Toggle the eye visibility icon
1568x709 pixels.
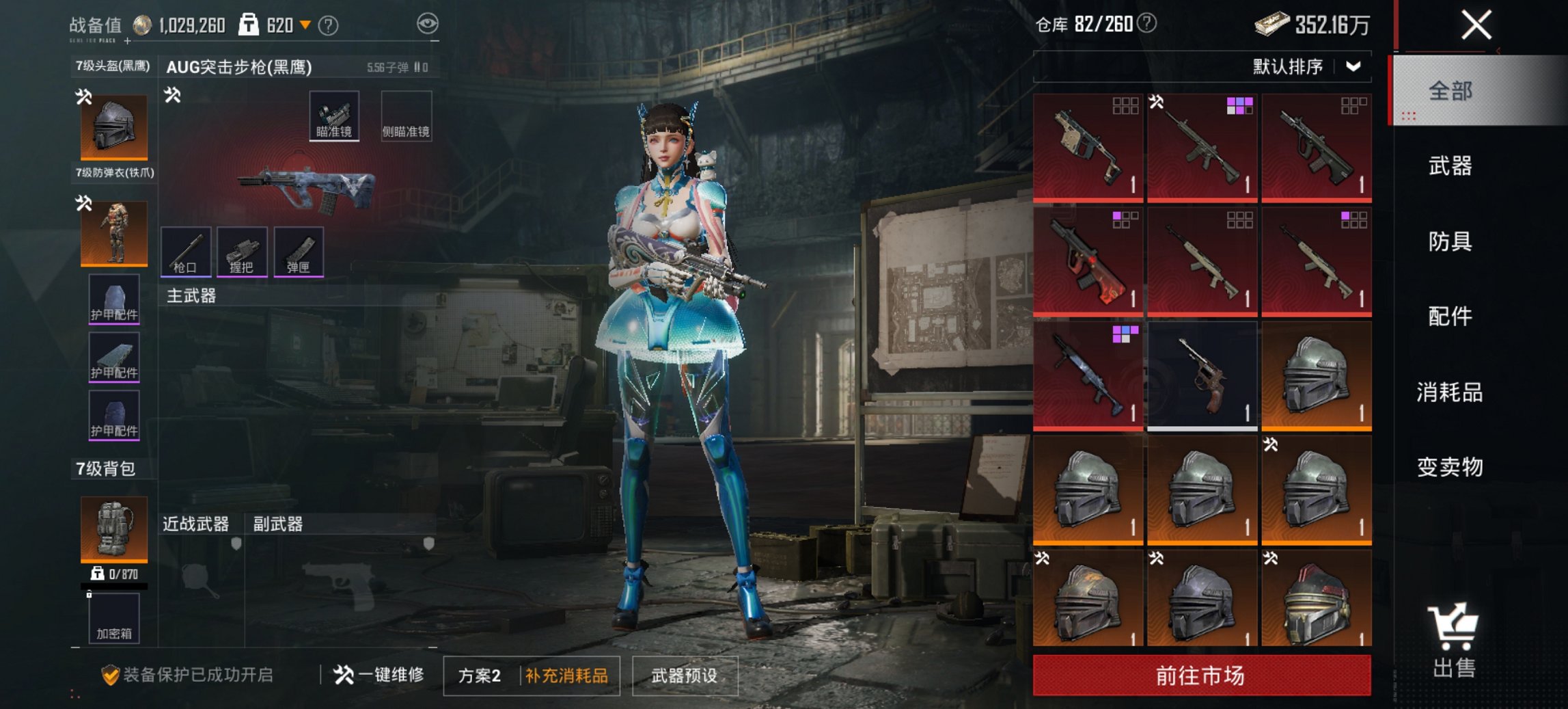428,25
